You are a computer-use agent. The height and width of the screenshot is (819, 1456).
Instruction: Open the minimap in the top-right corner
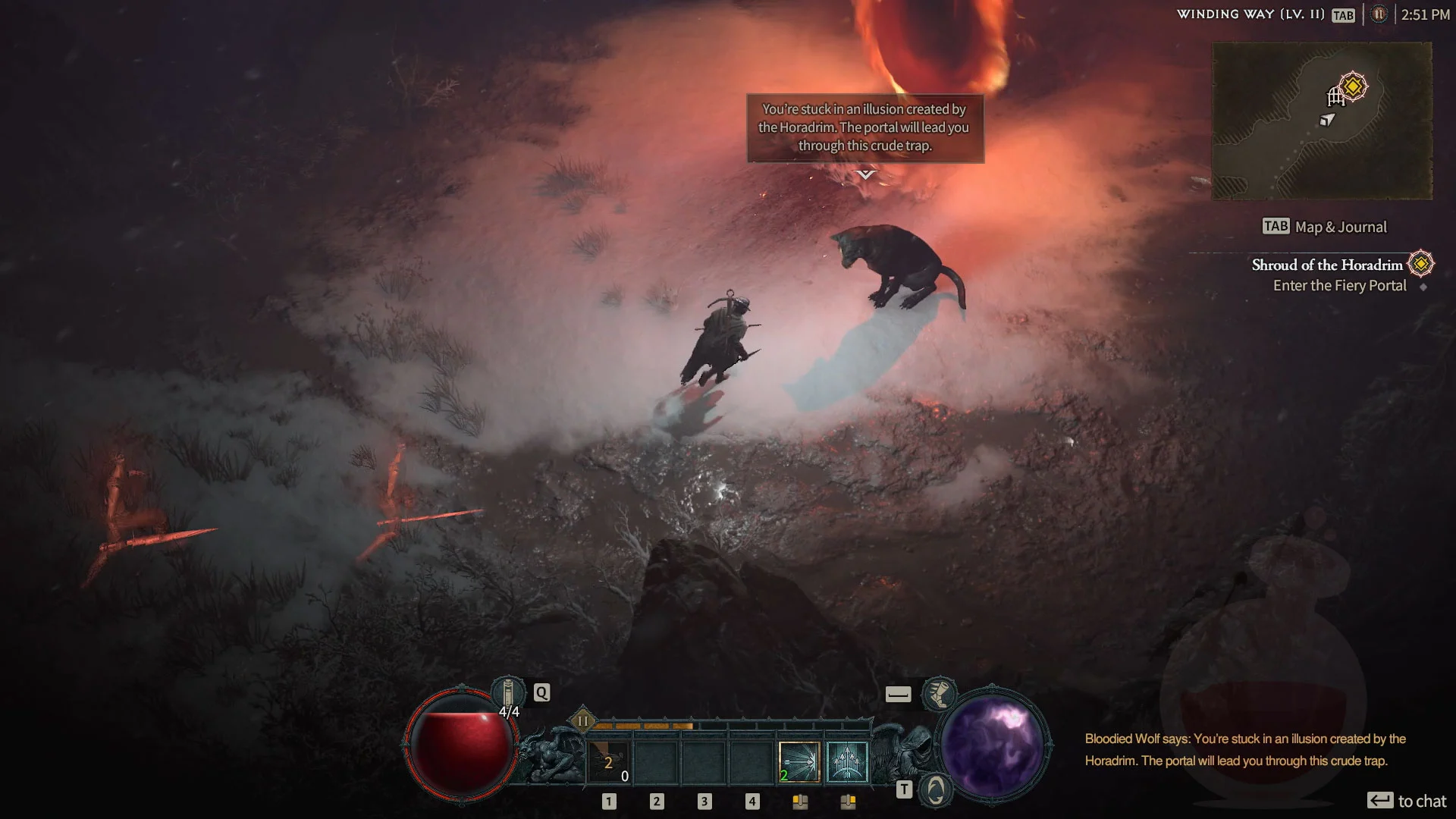(1322, 121)
